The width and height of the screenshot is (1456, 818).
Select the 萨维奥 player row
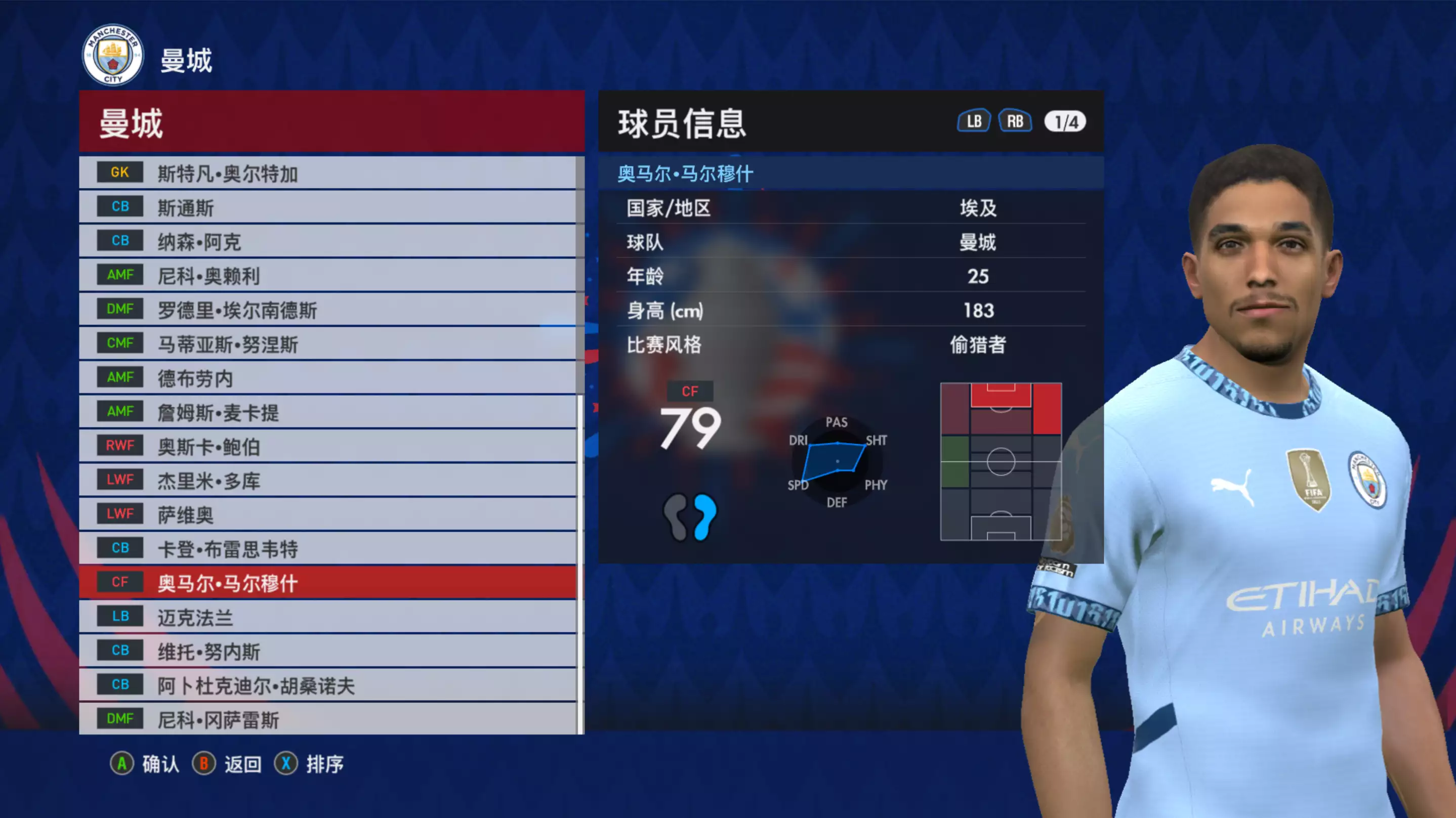pos(328,514)
